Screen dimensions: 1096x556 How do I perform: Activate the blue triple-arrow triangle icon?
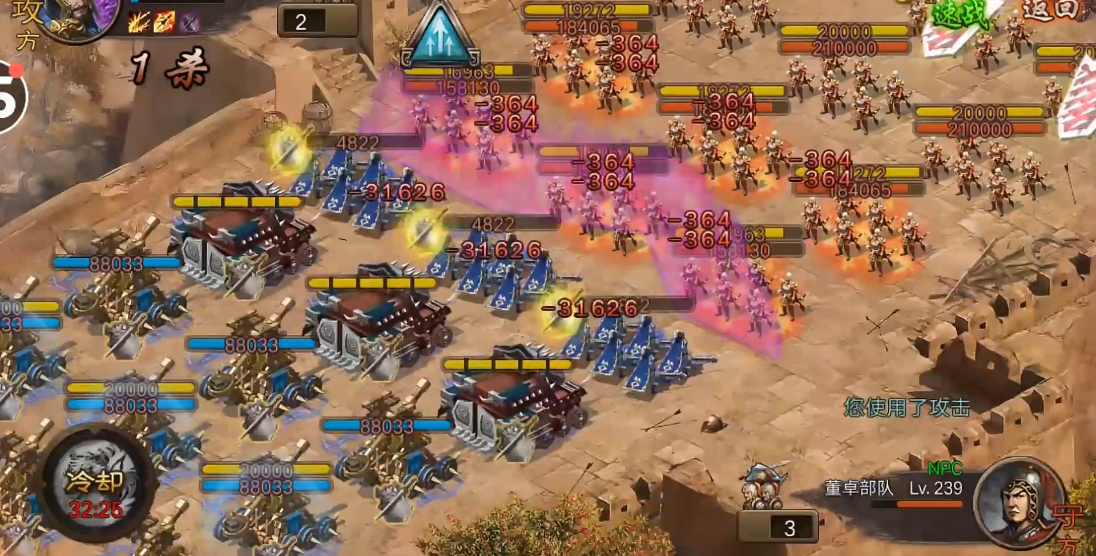coord(443,36)
